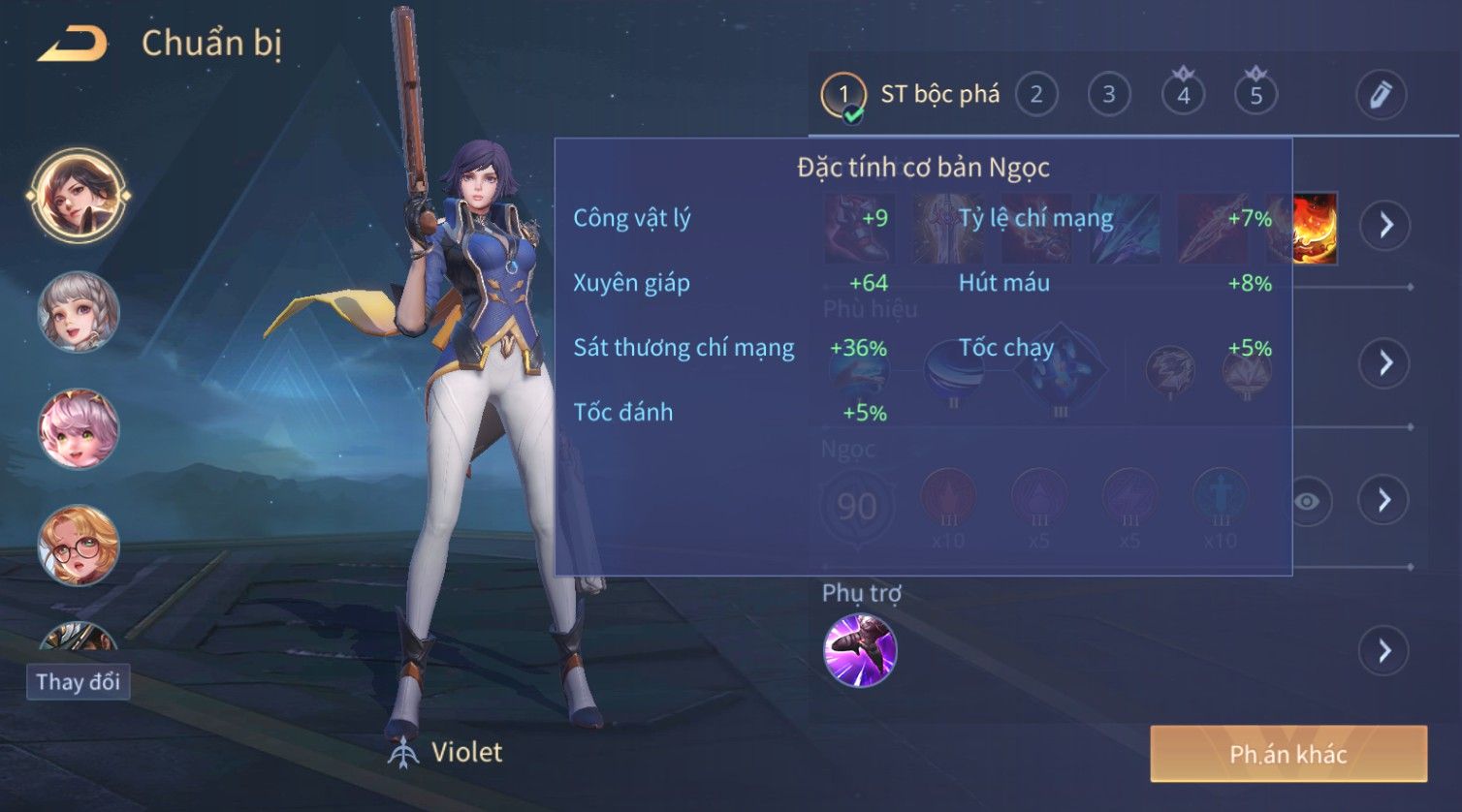Choose the grey-haired hero portrait

[78, 312]
